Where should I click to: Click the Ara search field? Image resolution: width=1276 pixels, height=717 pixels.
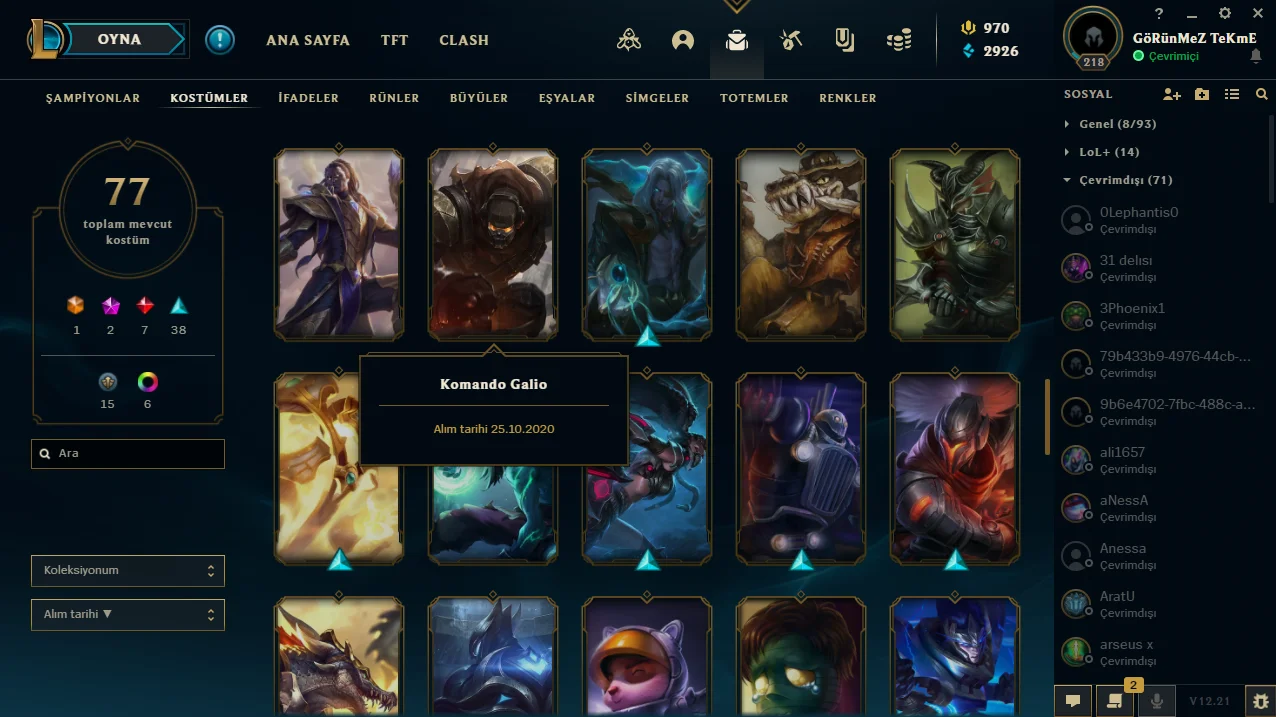(x=128, y=454)
